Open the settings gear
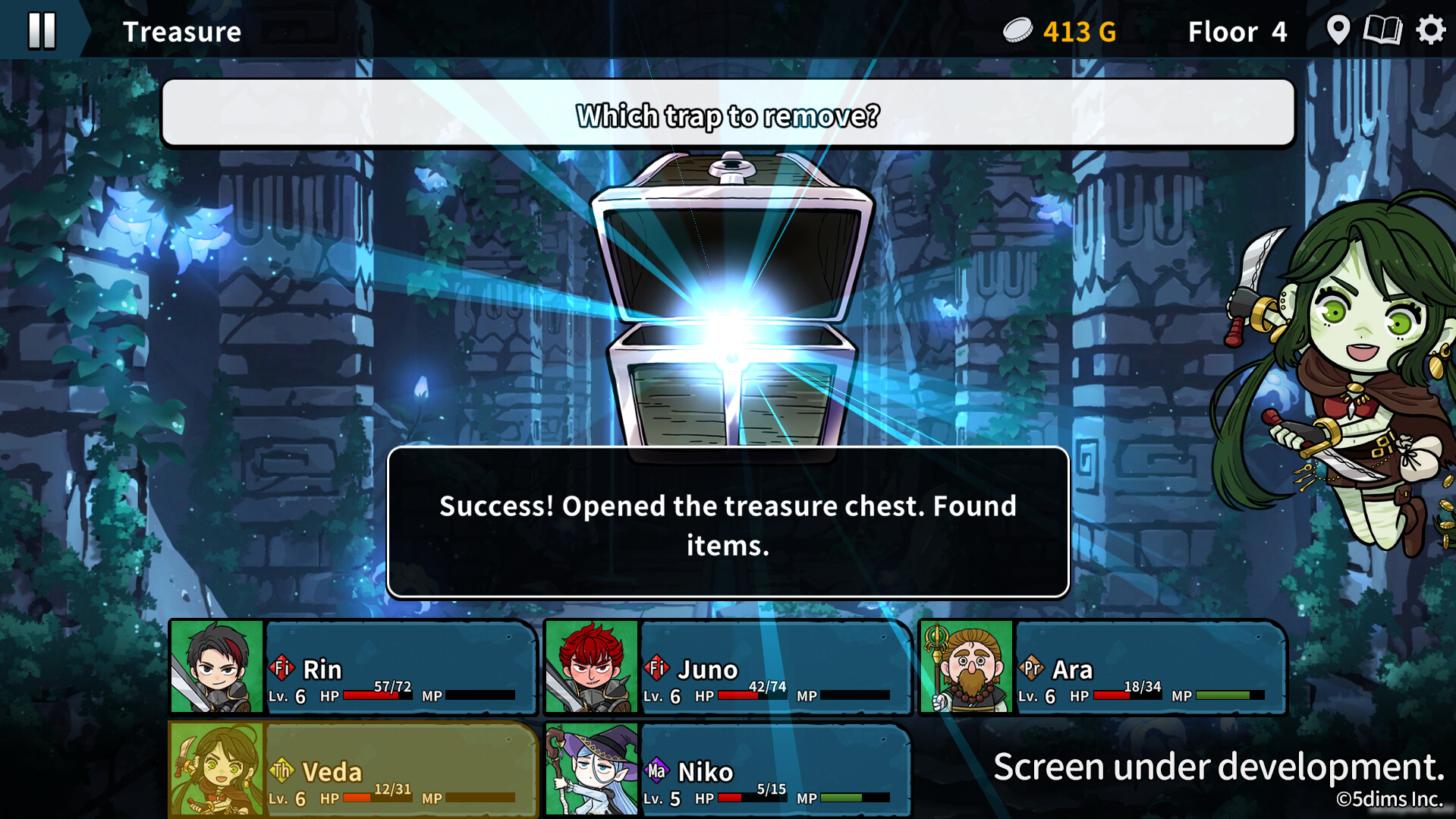 click(1431, 30)
